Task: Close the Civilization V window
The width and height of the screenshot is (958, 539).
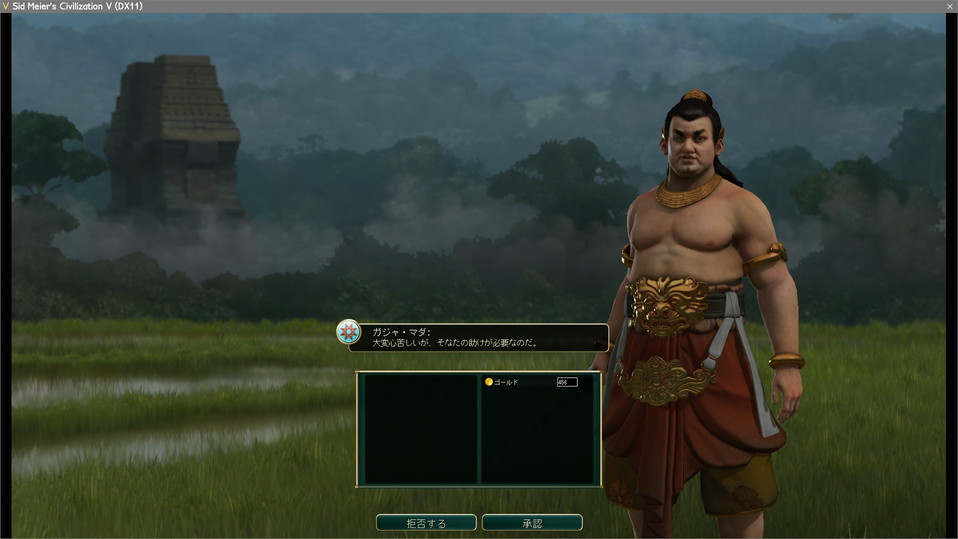Action: coord(949,6)
